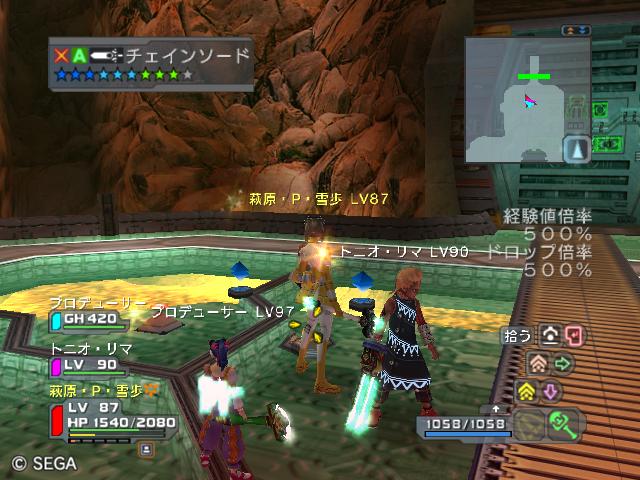Viewport: 640px width, 480px height.
Task: Click the white pickup action icon
Action: [x=550, y=336]
